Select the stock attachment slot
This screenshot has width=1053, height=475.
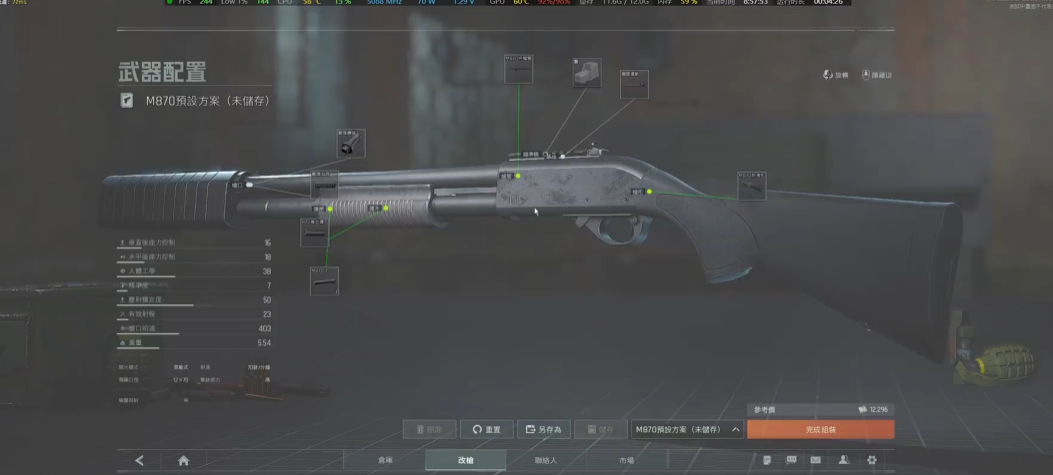[x=751, y=185]
